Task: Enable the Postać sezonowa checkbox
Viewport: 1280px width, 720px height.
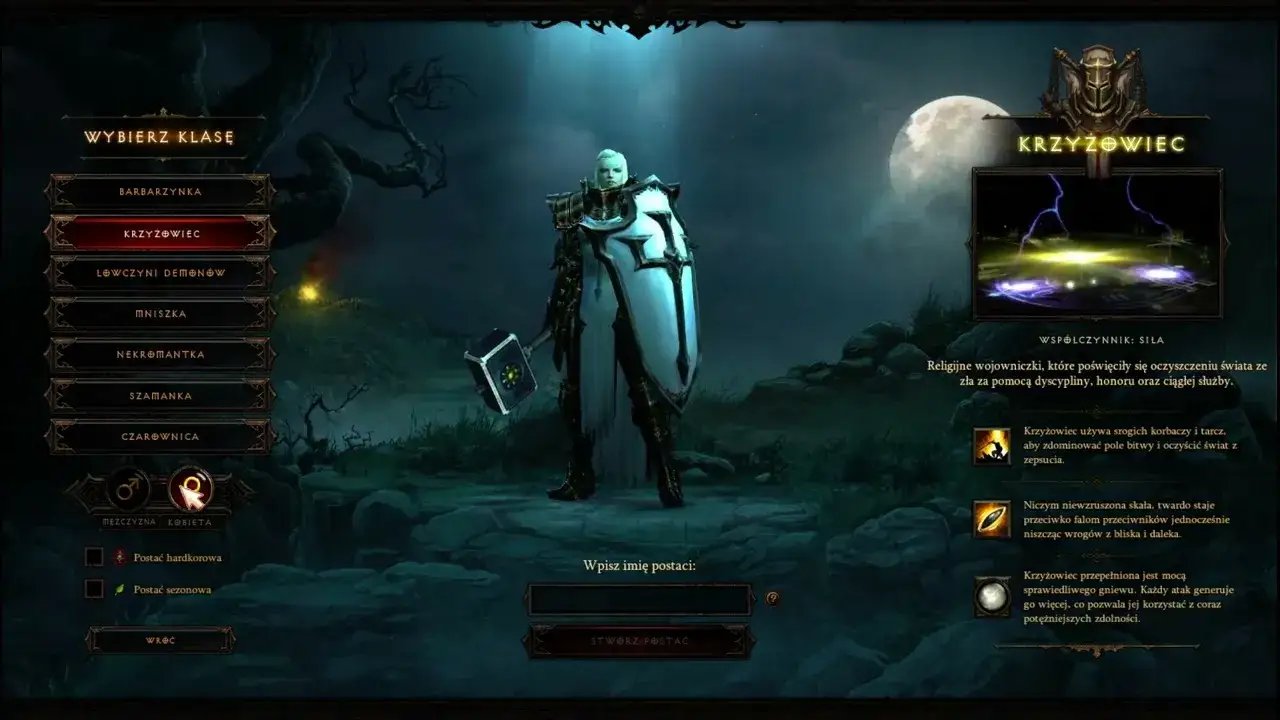Action: [95, 590]
